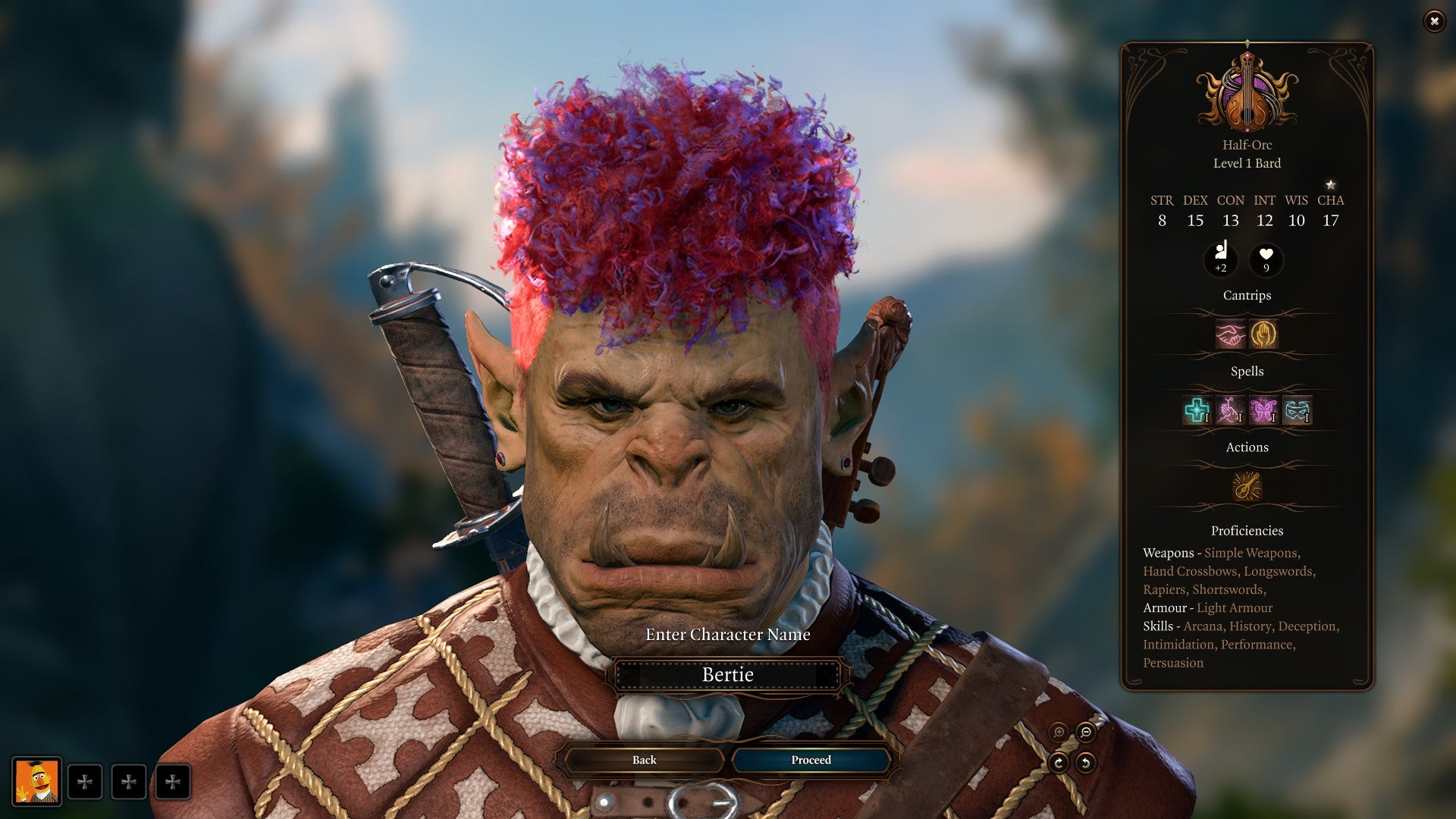Inspect the pink handshake cantrip icon
1456x819 pixels.
(1230, 334)
